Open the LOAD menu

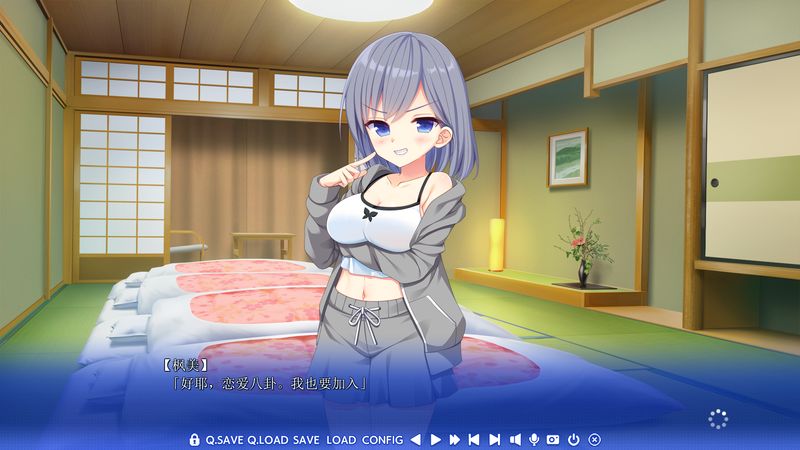[x=341, y=439]
